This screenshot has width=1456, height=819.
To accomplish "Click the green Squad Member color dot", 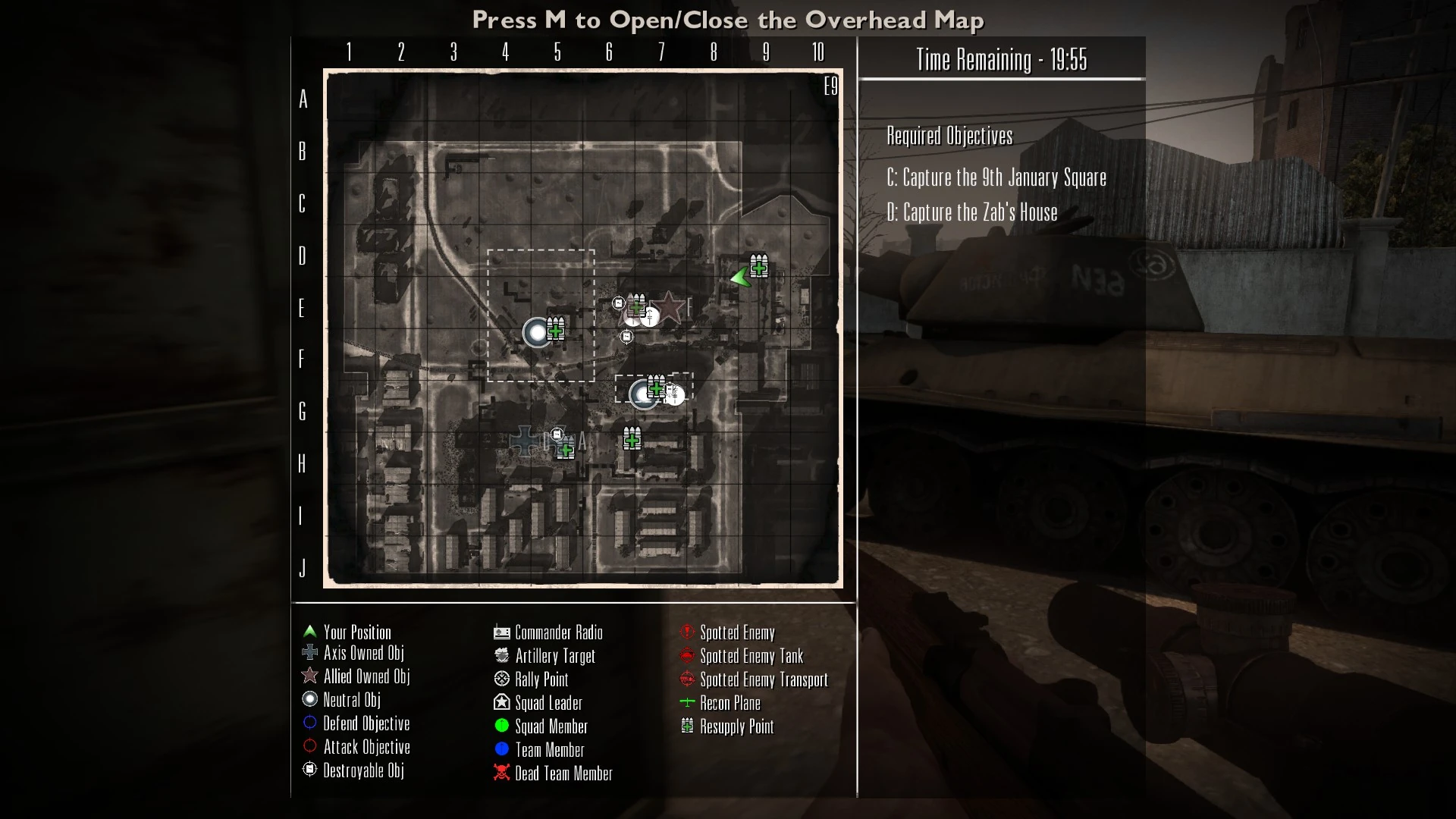I will (500, 726).
